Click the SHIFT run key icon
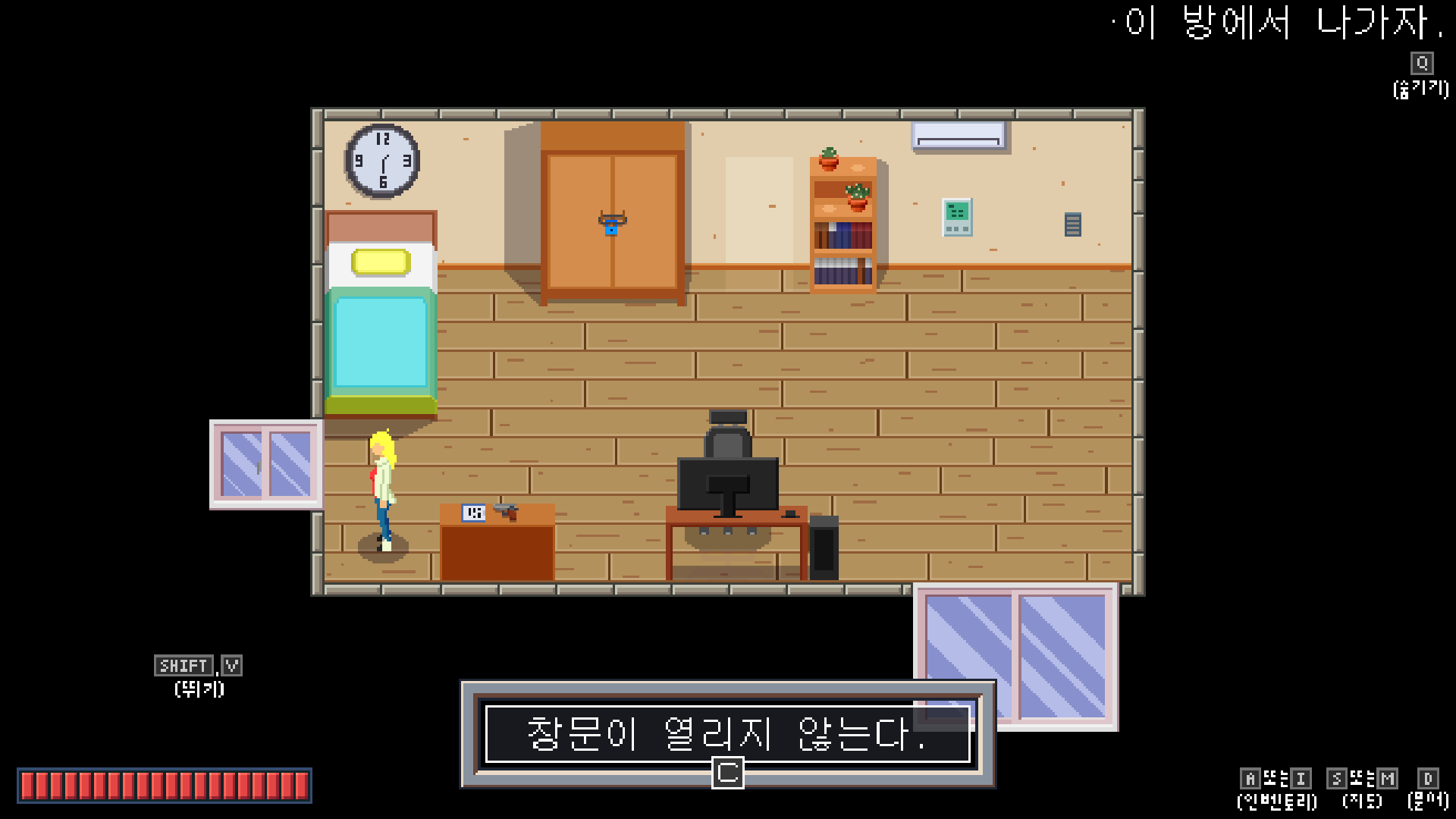Image resolution: width=1456 pixels, height=819 pixels. tap(184, 666)
